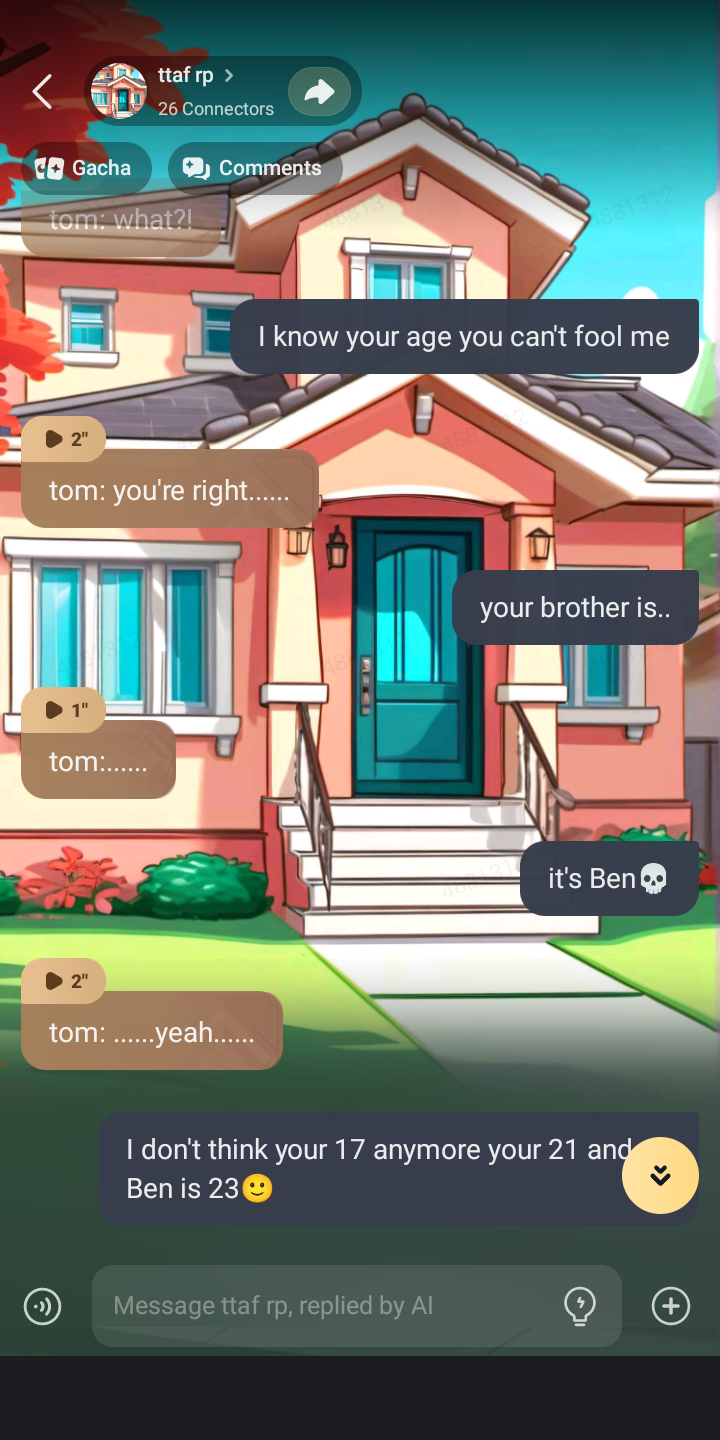Open the plus attachment menu
Viewport: 720px width, 1440px height.
click(x=670, y=1306)
